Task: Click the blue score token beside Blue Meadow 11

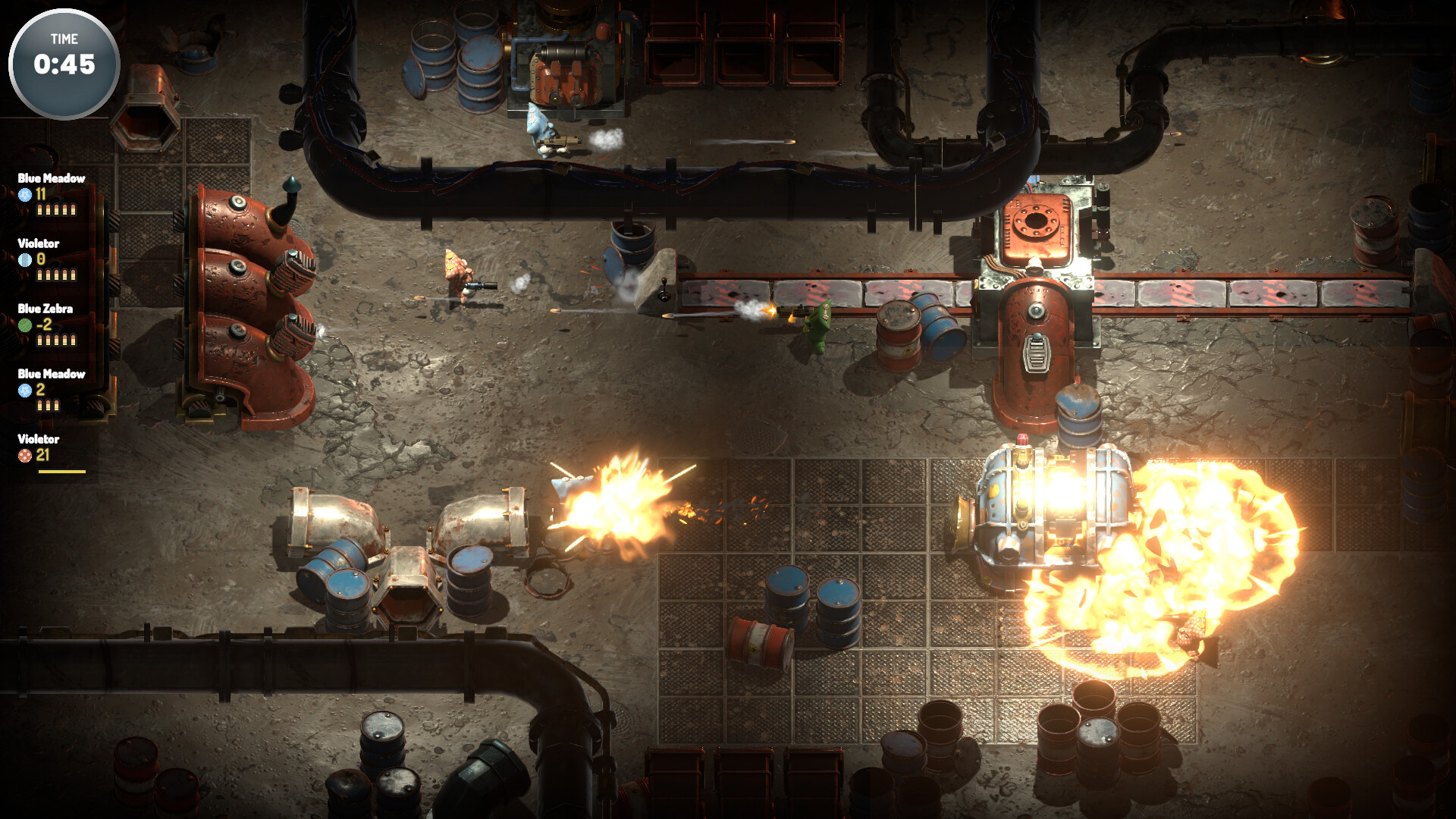Action: pos(25,194)
